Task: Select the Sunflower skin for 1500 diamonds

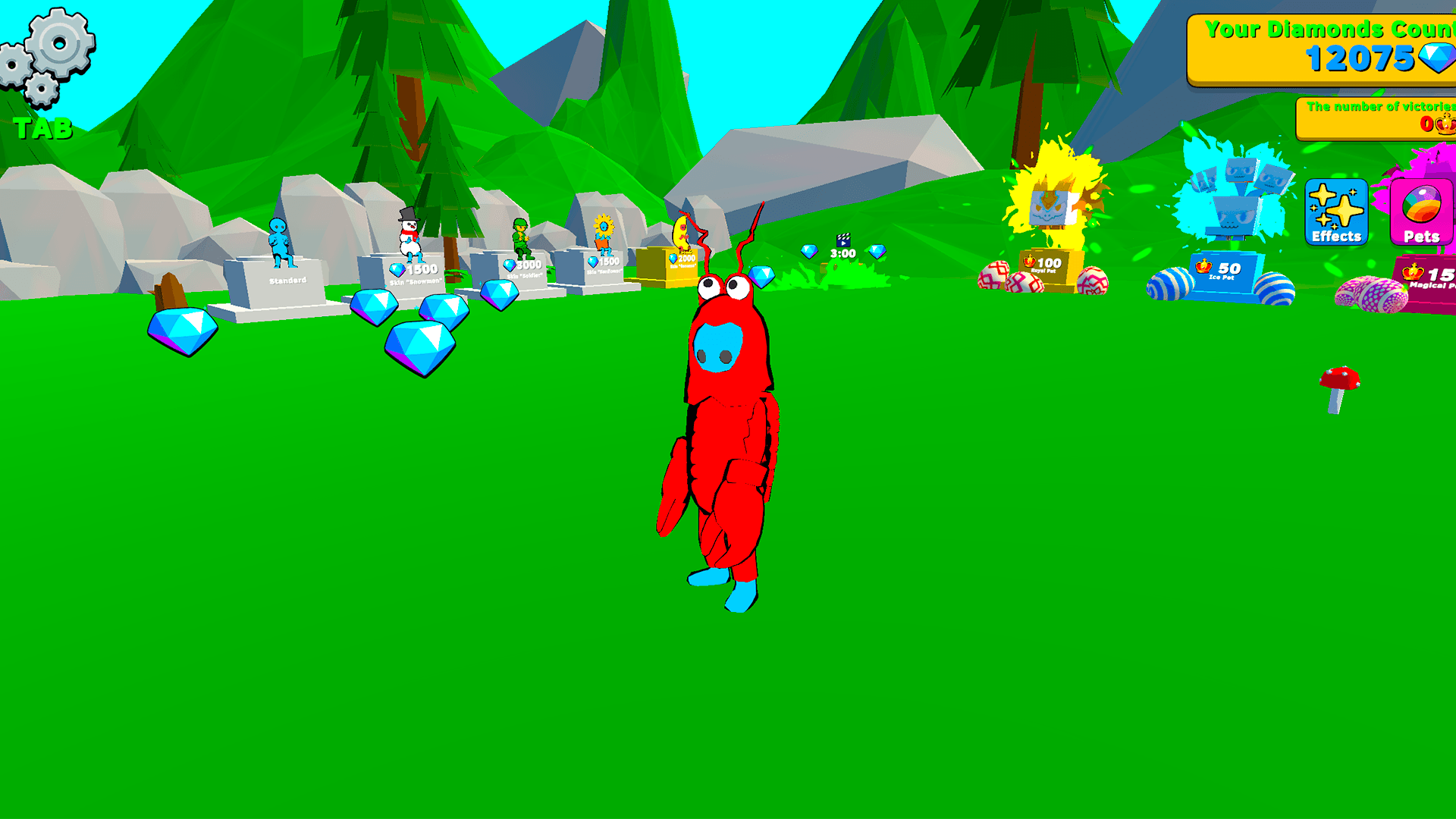Action: click(603, 262)
